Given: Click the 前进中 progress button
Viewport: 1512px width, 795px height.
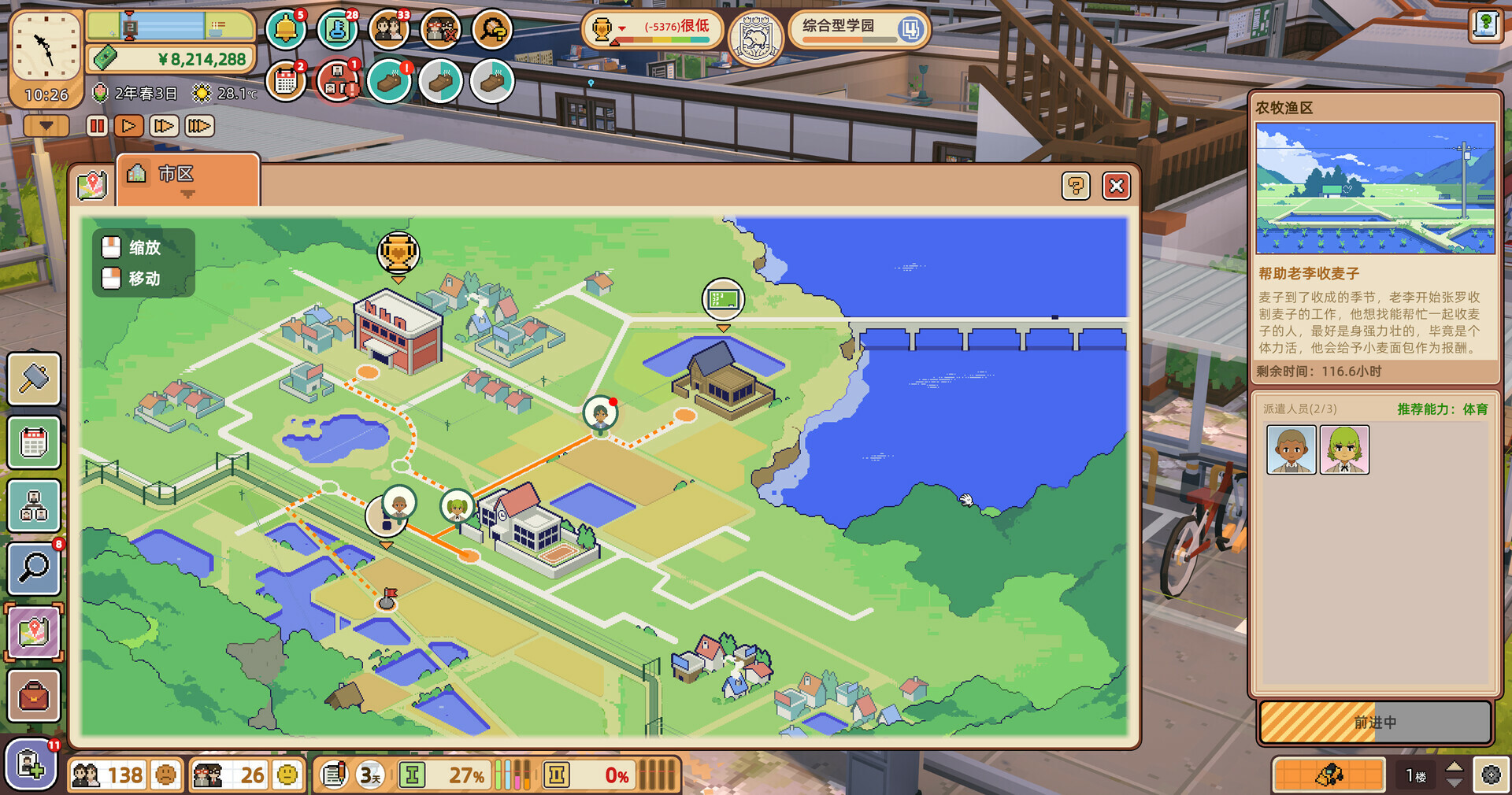Looking at the screenshot, I should click(1377, 721).
